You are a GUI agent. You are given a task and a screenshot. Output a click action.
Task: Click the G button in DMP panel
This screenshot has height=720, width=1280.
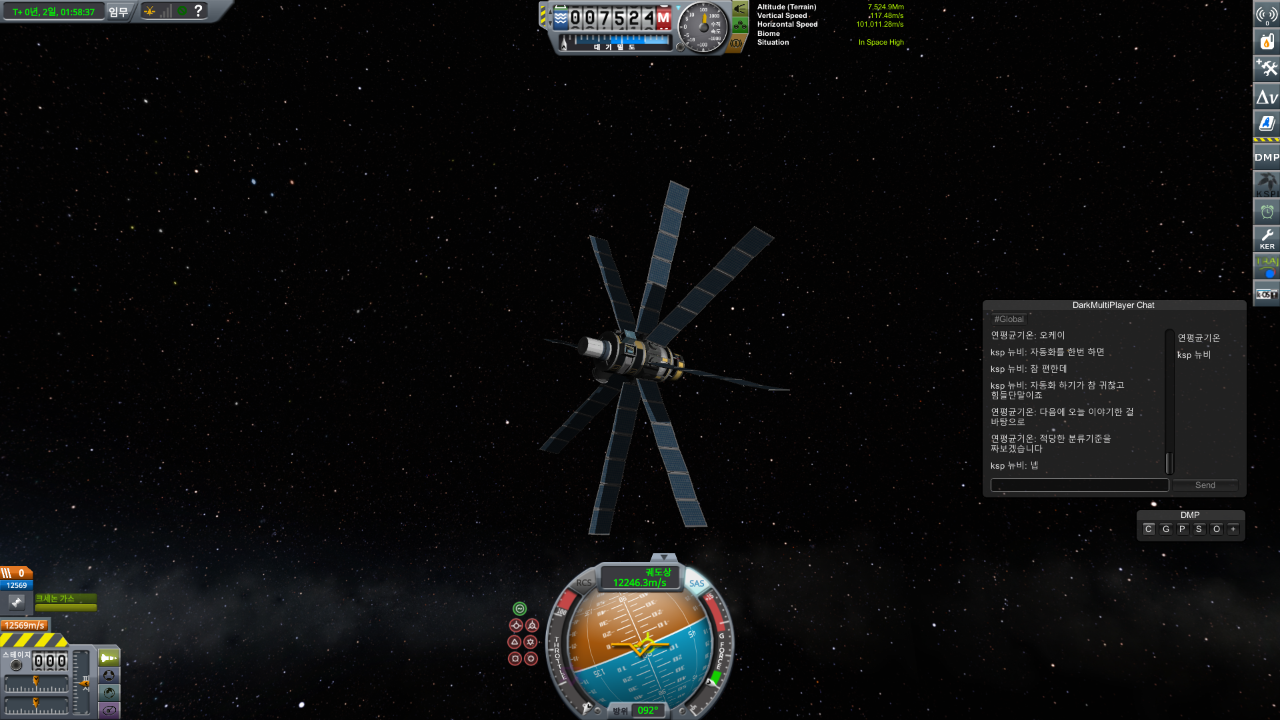point(1166,529)
